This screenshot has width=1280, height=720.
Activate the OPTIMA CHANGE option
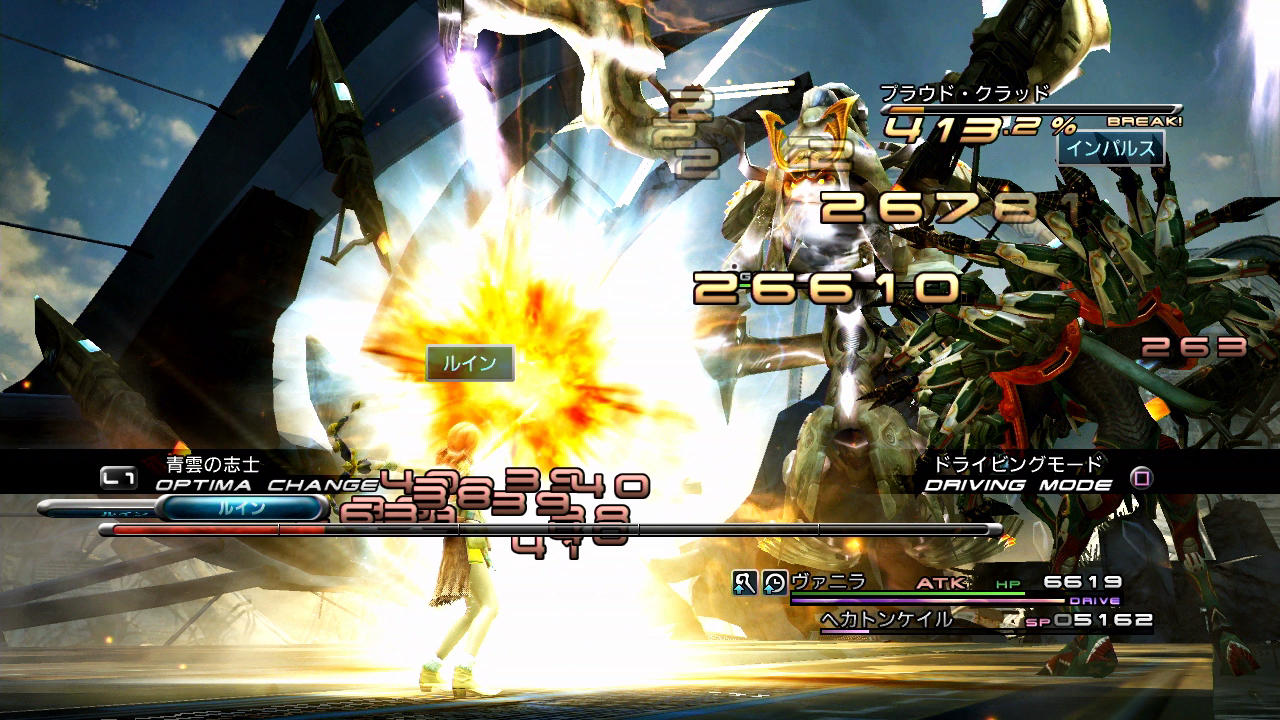266,483
